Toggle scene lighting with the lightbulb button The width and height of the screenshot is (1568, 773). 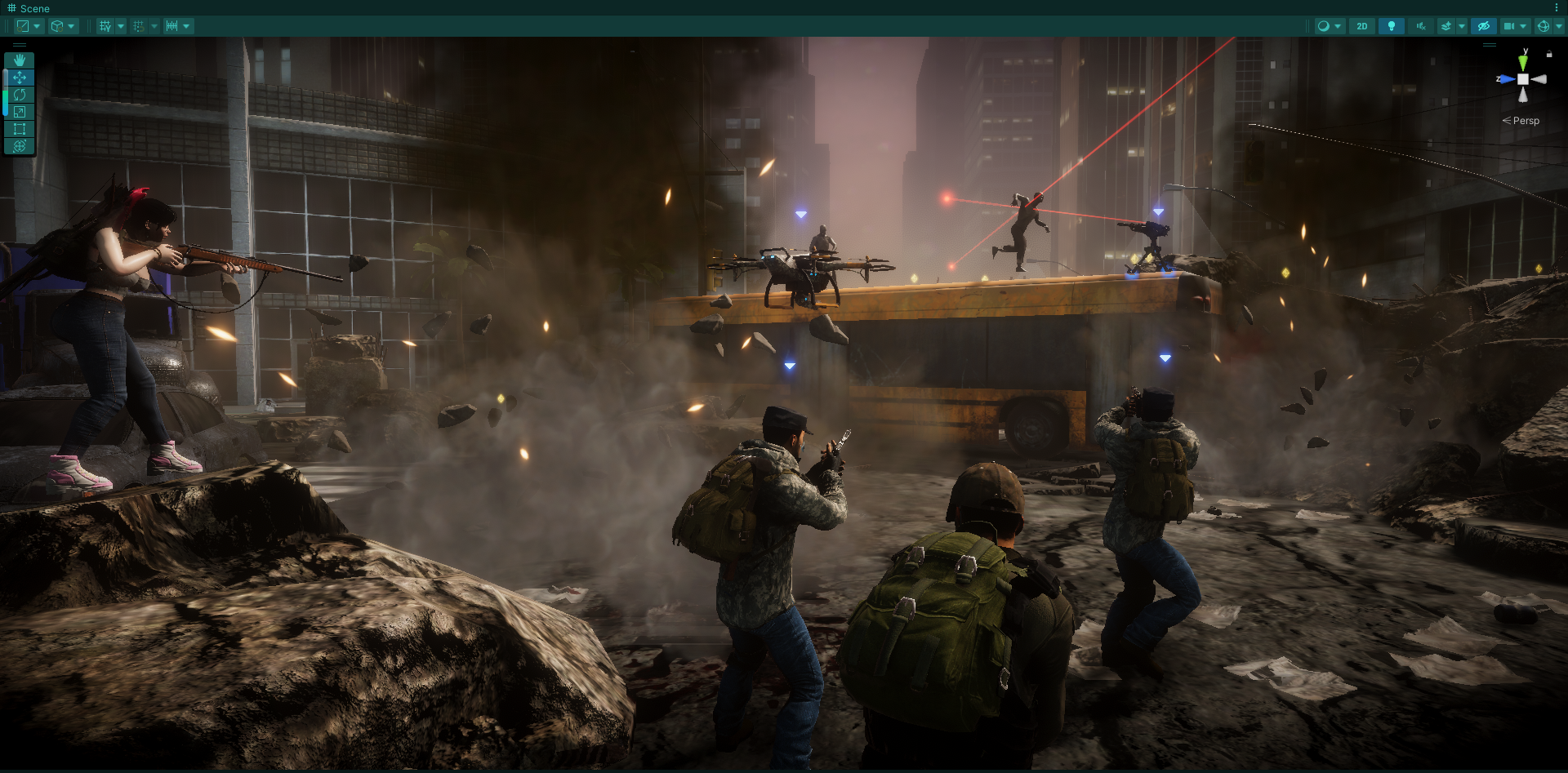(1392, 26)
